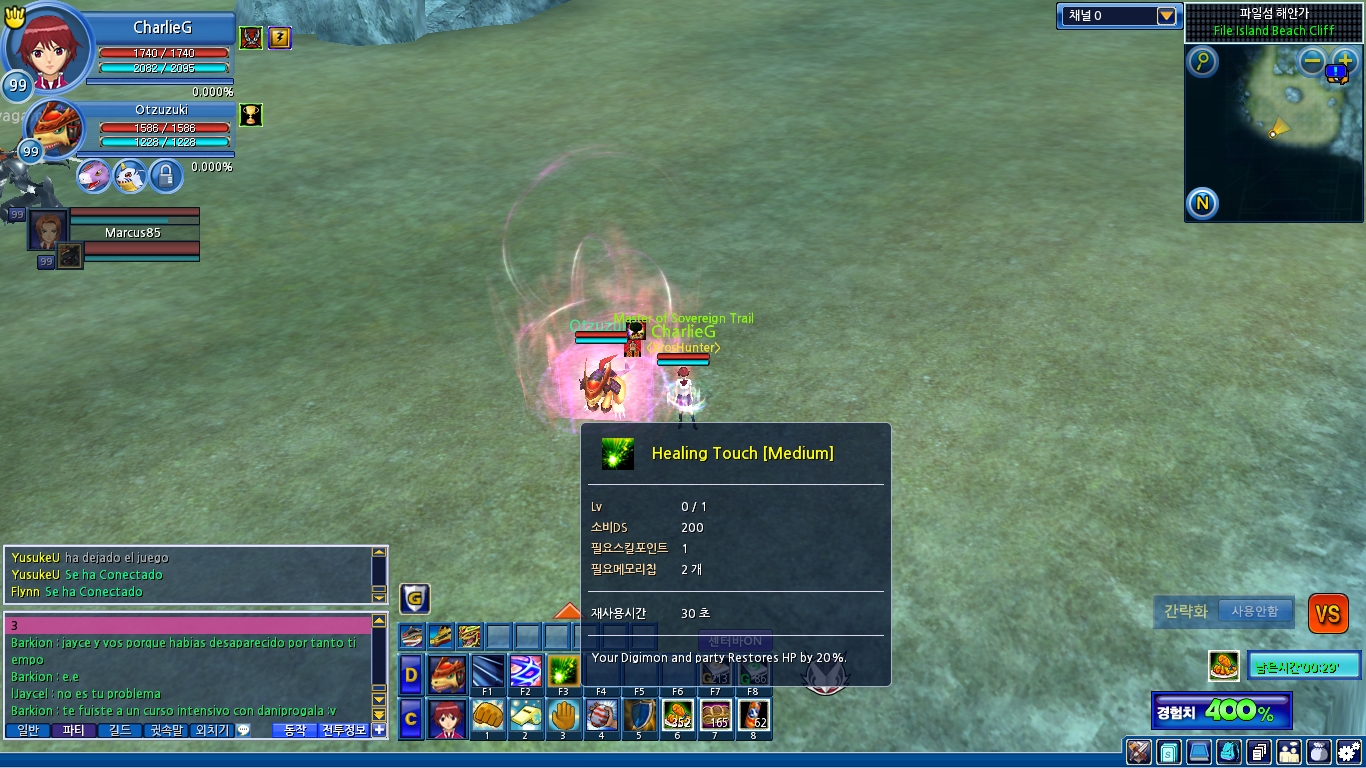
Task: Use the orange soda can item, count 62
Action: pyautogui.click(x=754, y=716)
